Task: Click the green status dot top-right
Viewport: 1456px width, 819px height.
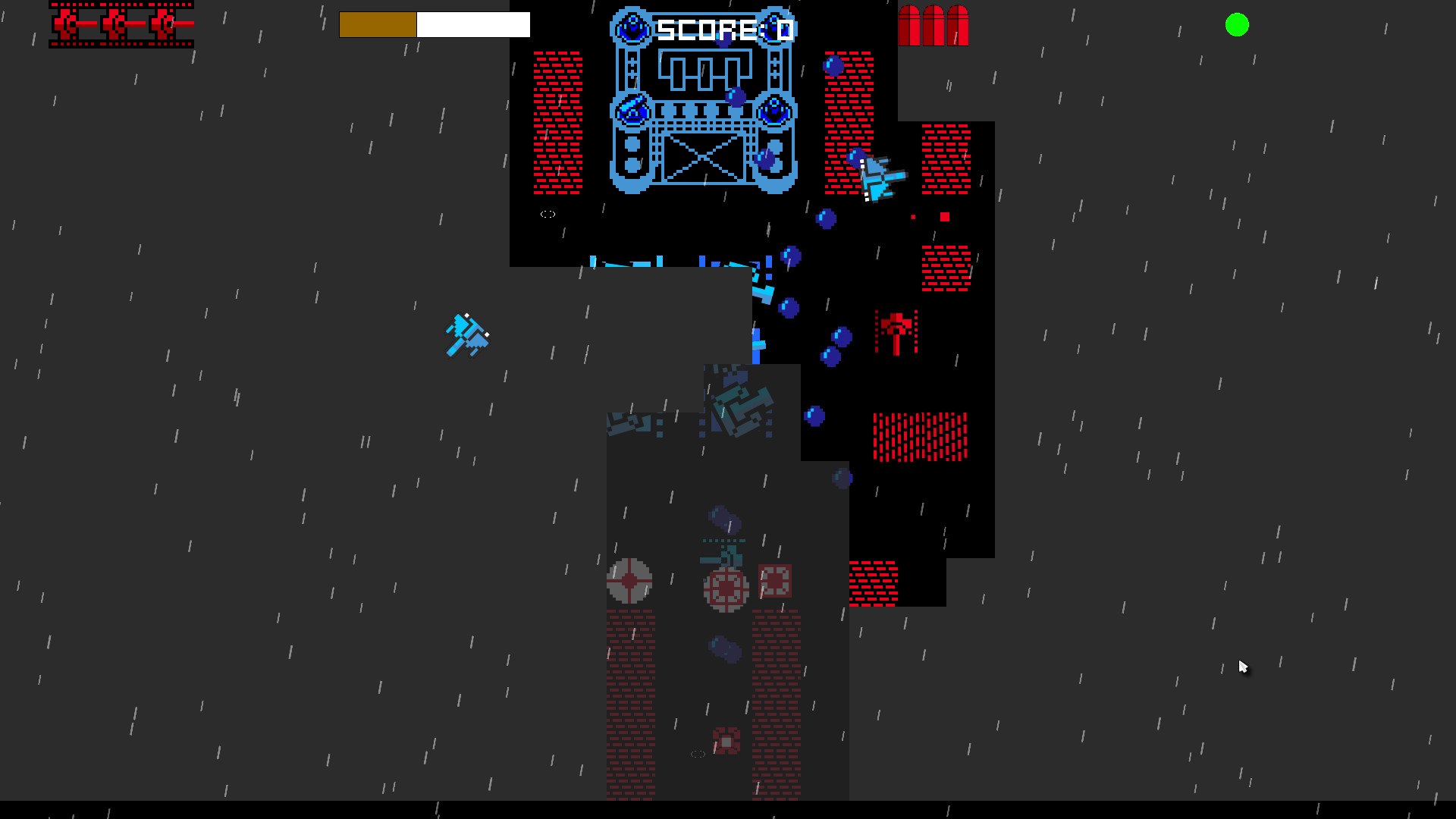Action: (x=1238, y=26)
